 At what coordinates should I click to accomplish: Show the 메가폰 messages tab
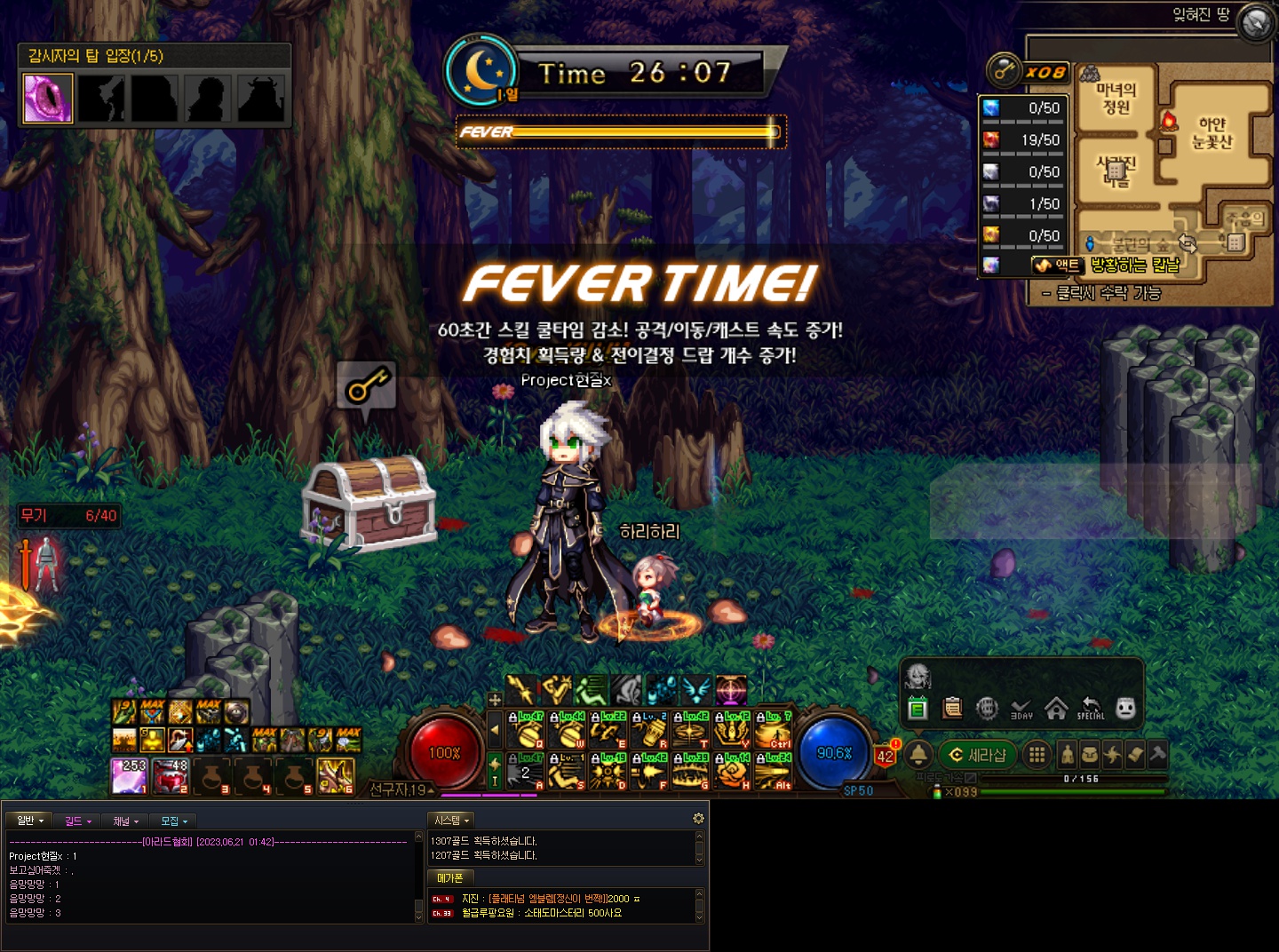(x=450, y=877)
